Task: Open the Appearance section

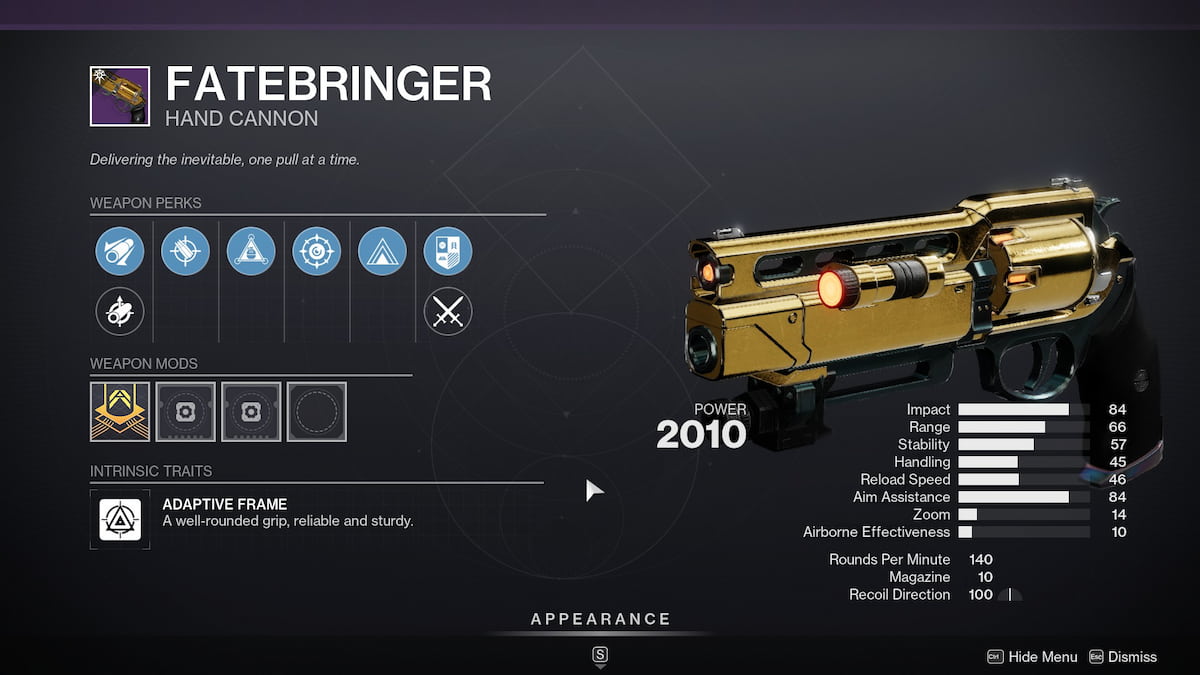Action: pos(600,620)
